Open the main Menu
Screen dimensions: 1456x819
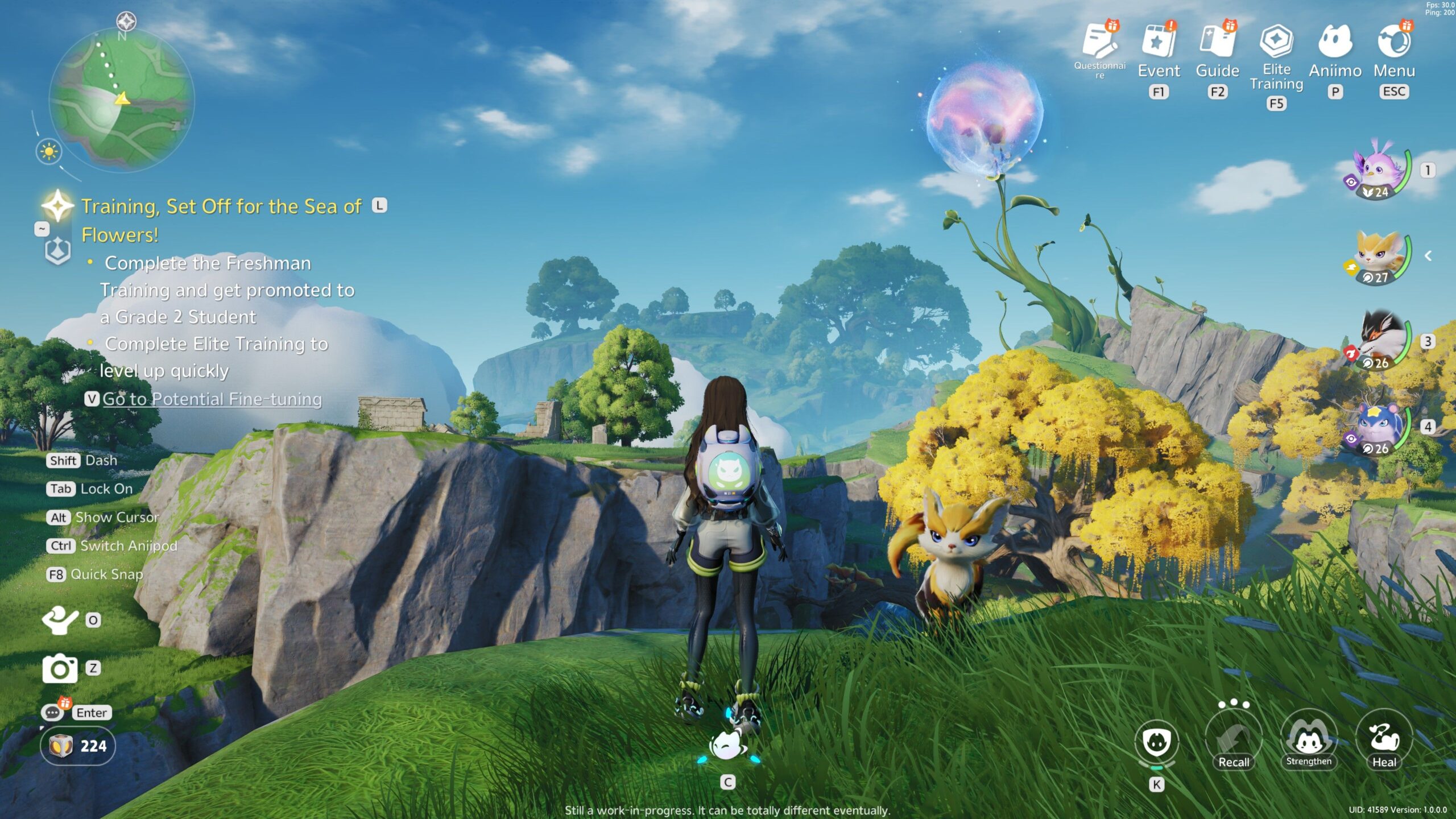click(1394, 42)
